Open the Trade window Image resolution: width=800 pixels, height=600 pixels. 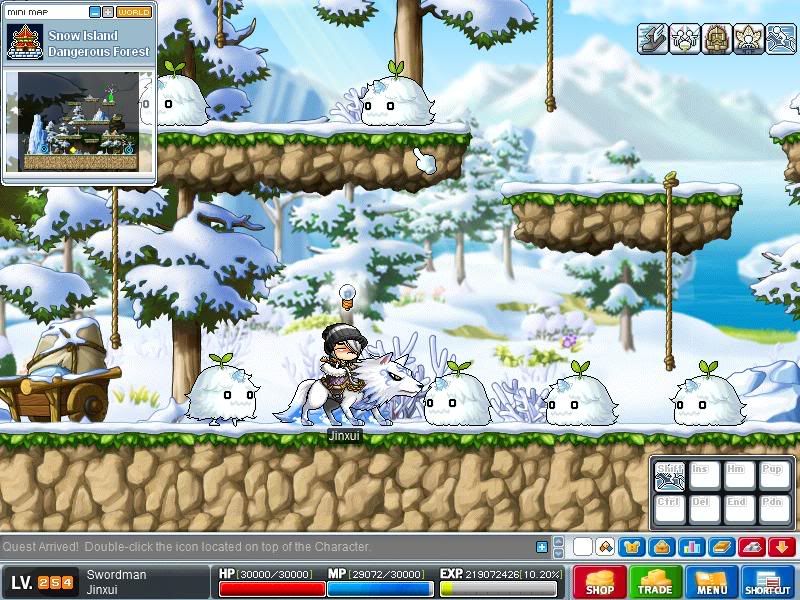pyautogui.click(x=656, y=582)
